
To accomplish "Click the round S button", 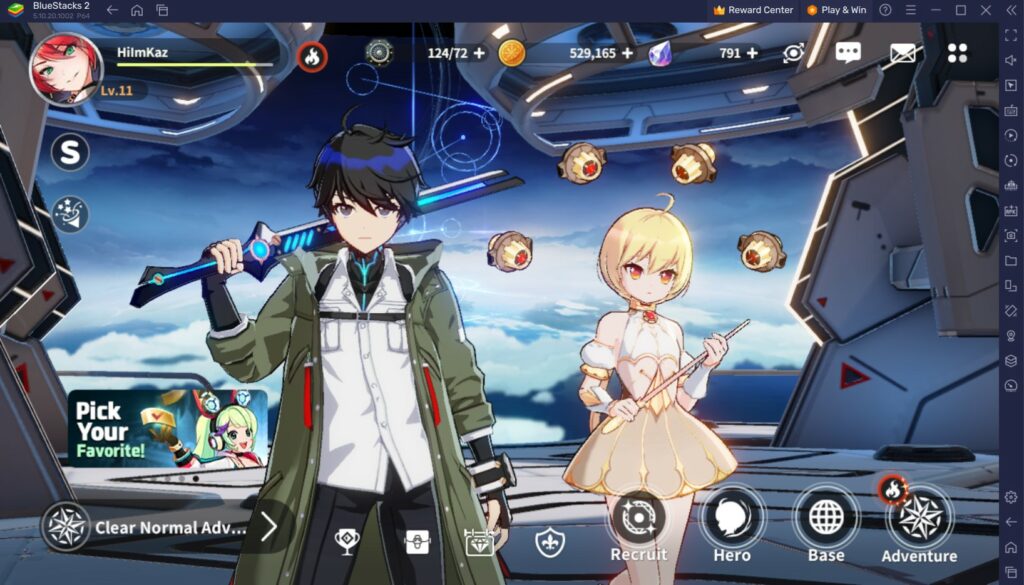I will pos(70,152).
